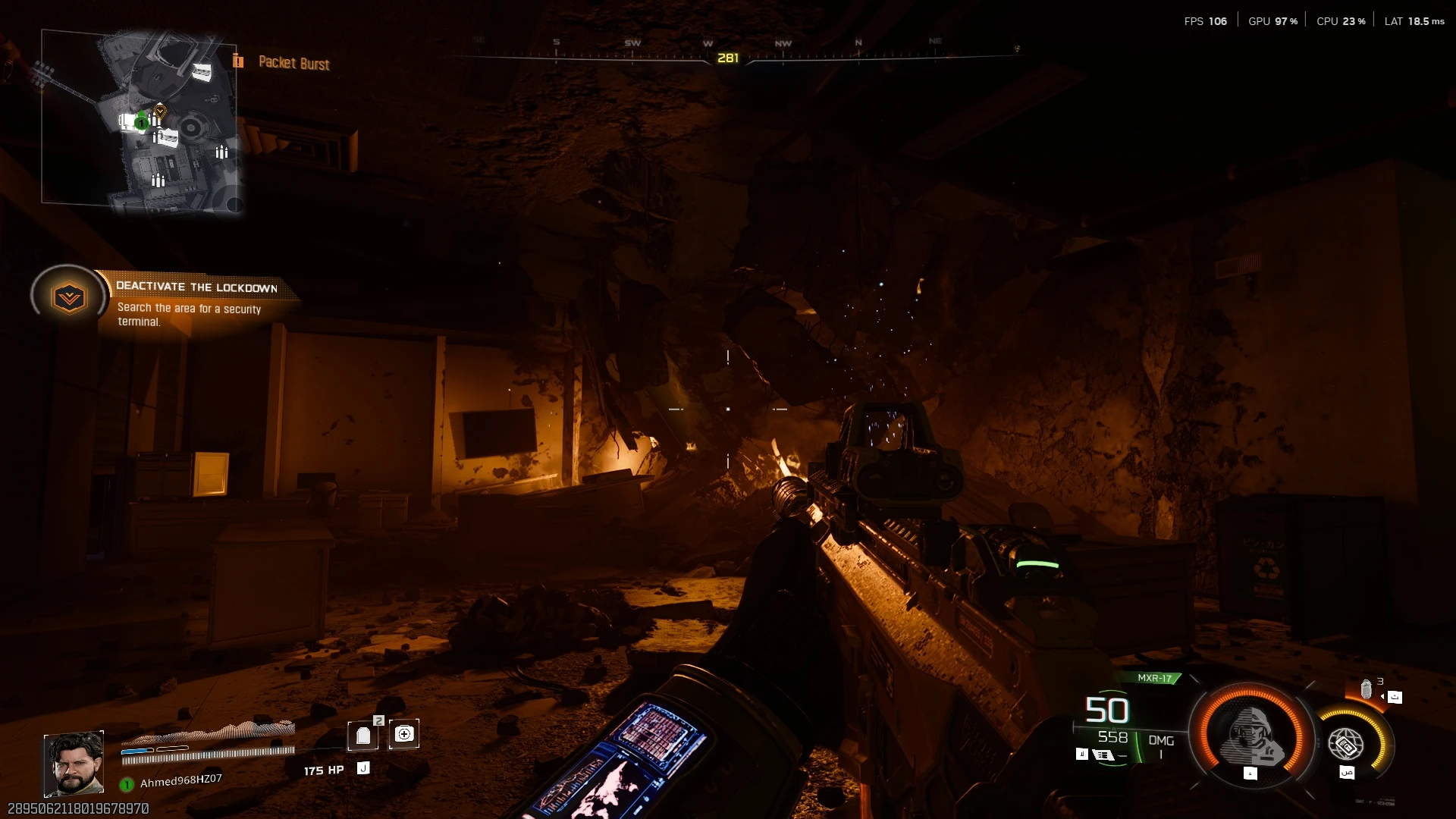The image size is (1456, 819).
Task: Click the Packet Burst text label
Action: [293, 64]
